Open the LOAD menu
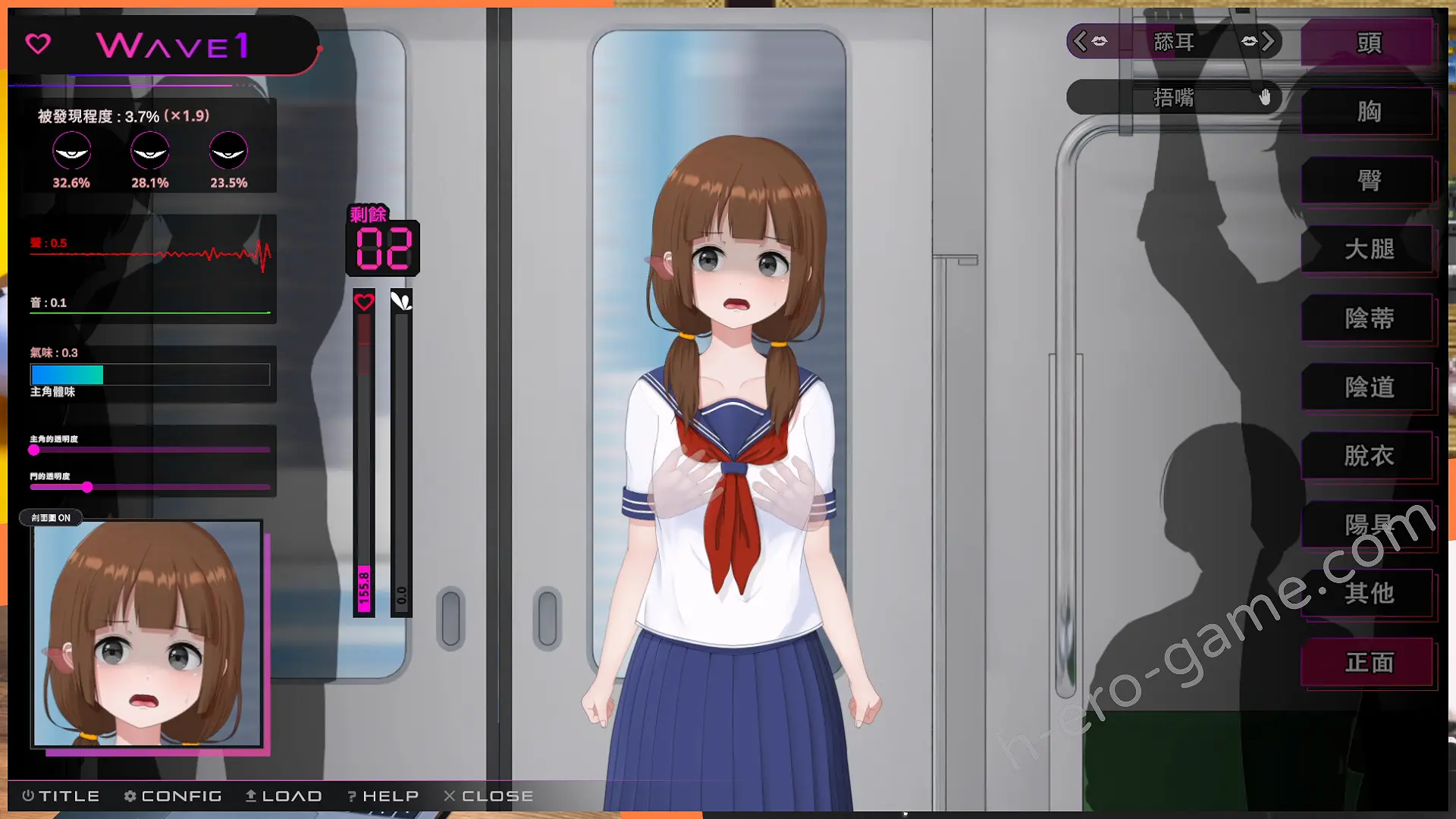 284,795
